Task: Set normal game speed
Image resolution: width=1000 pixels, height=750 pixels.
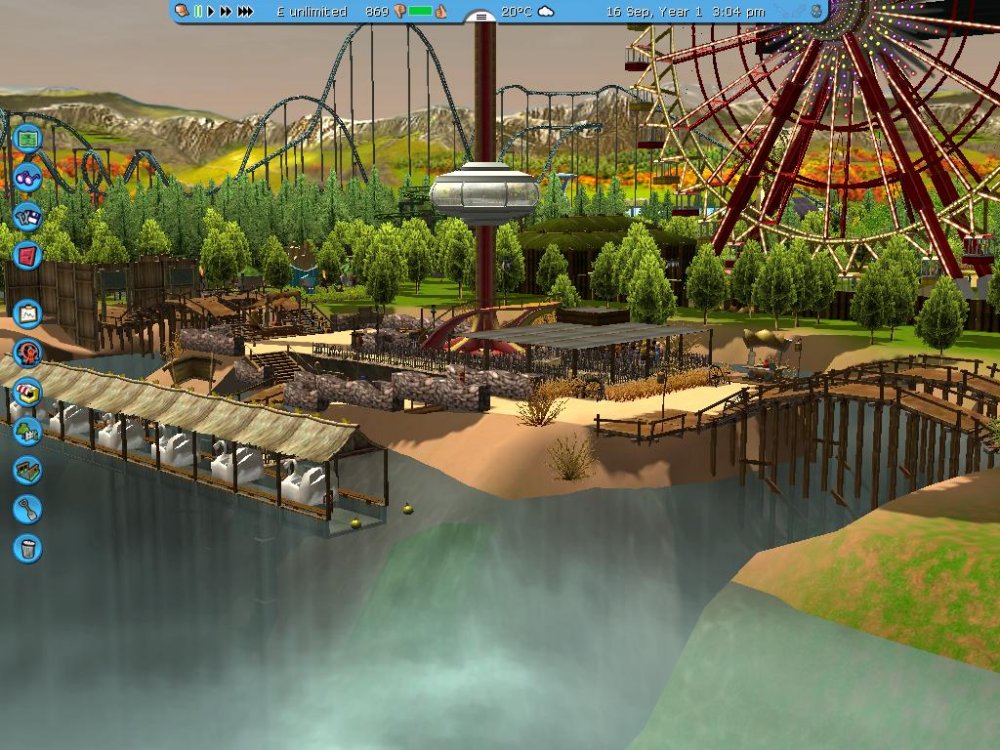Action: [211, 12]
